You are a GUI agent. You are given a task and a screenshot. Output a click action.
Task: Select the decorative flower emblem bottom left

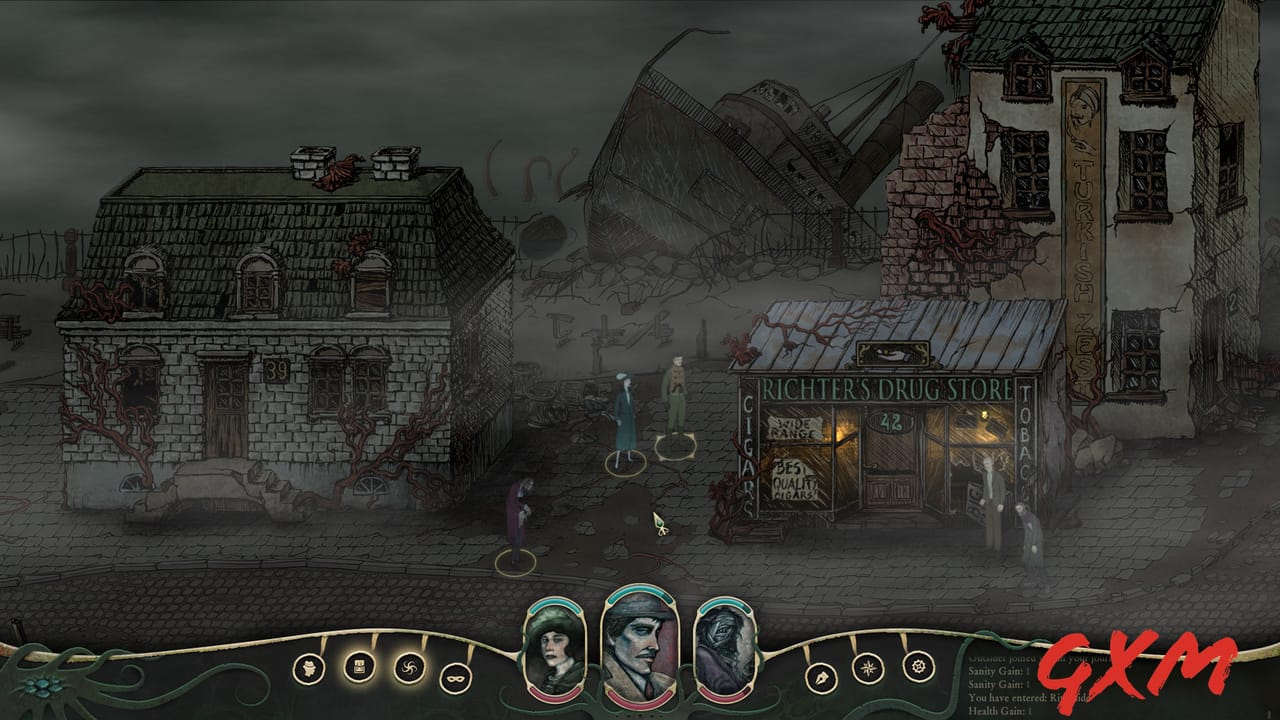click(40, 688)
